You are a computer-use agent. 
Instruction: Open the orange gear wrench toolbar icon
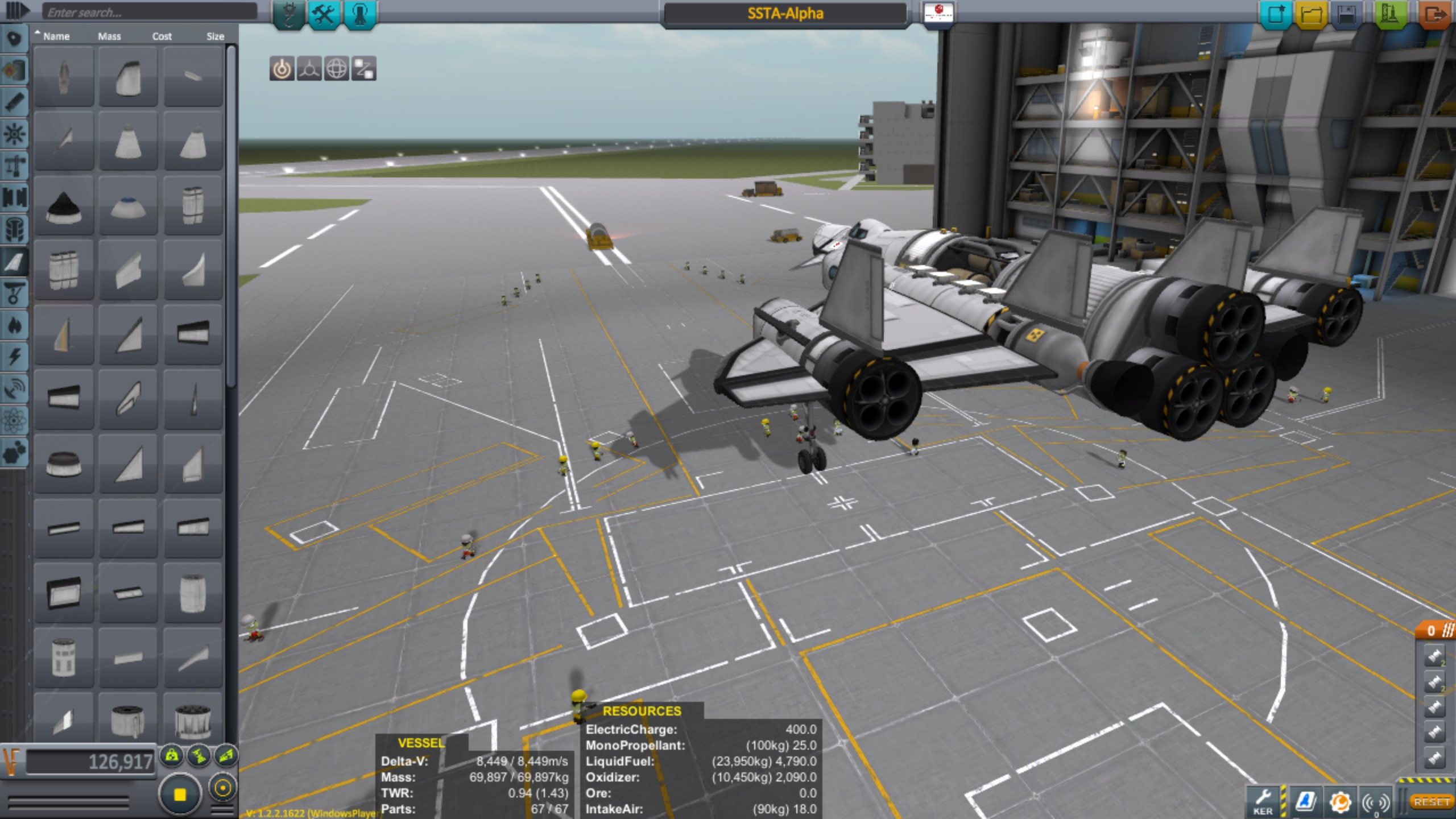click(1341, 802)
